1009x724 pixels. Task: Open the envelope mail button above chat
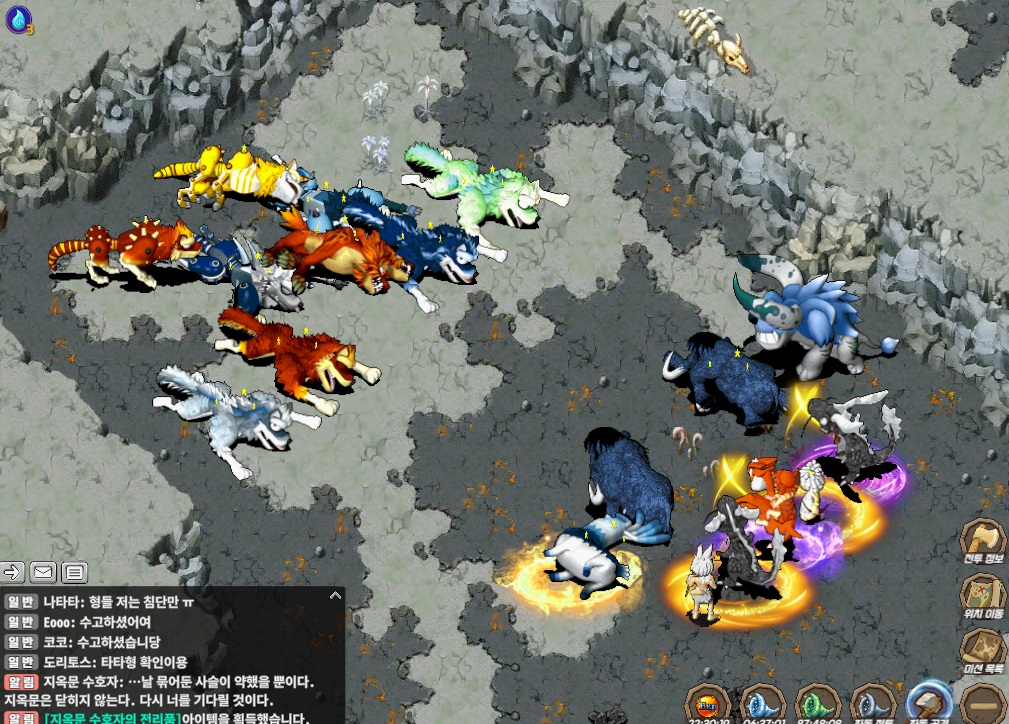[43, 572]
